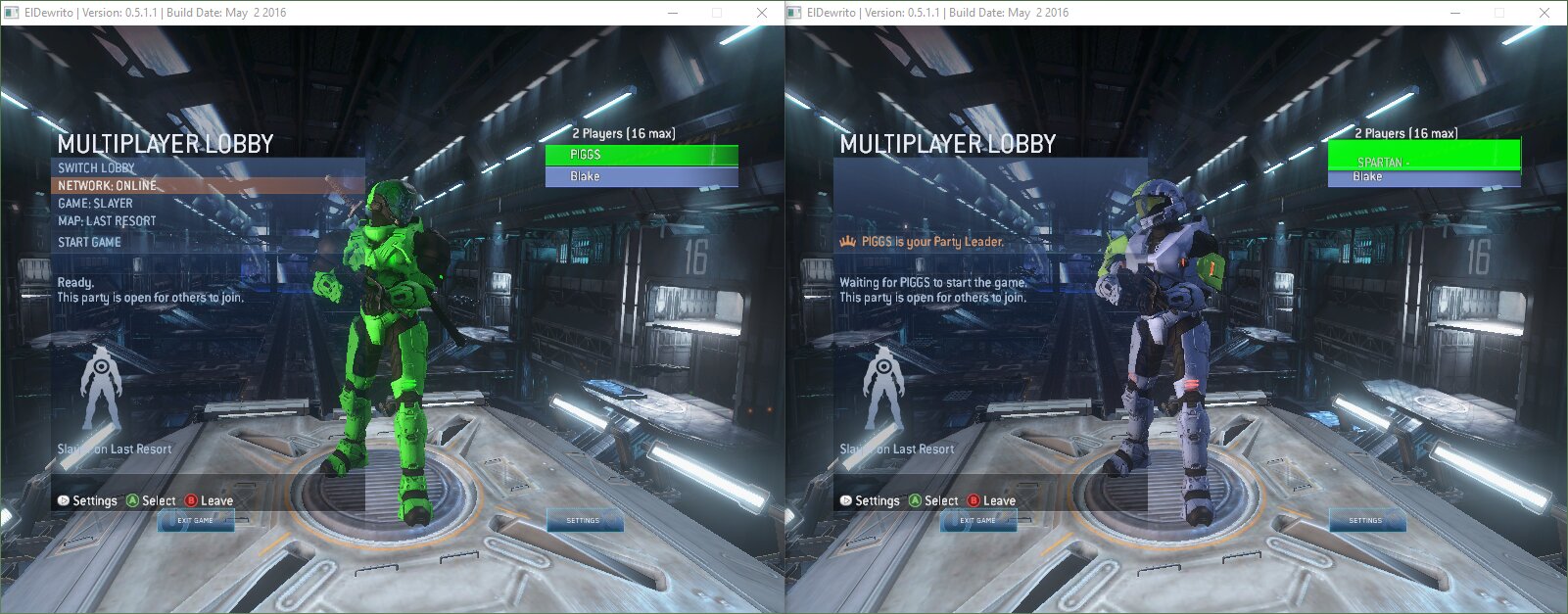1568x614 pixels.
Task: Open the Network: Online option
Action: click(108, 185)
